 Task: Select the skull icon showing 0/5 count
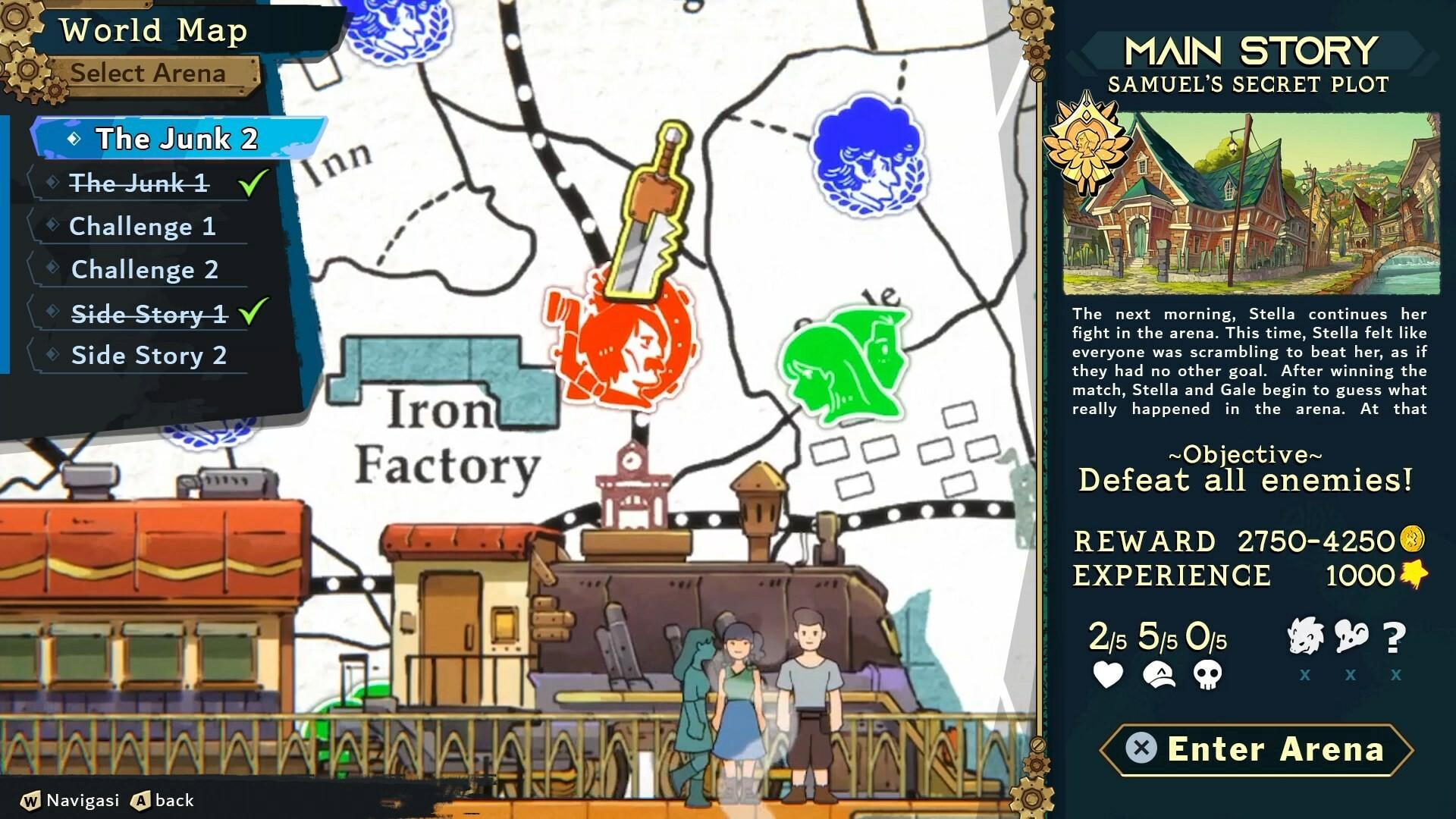1209,673
